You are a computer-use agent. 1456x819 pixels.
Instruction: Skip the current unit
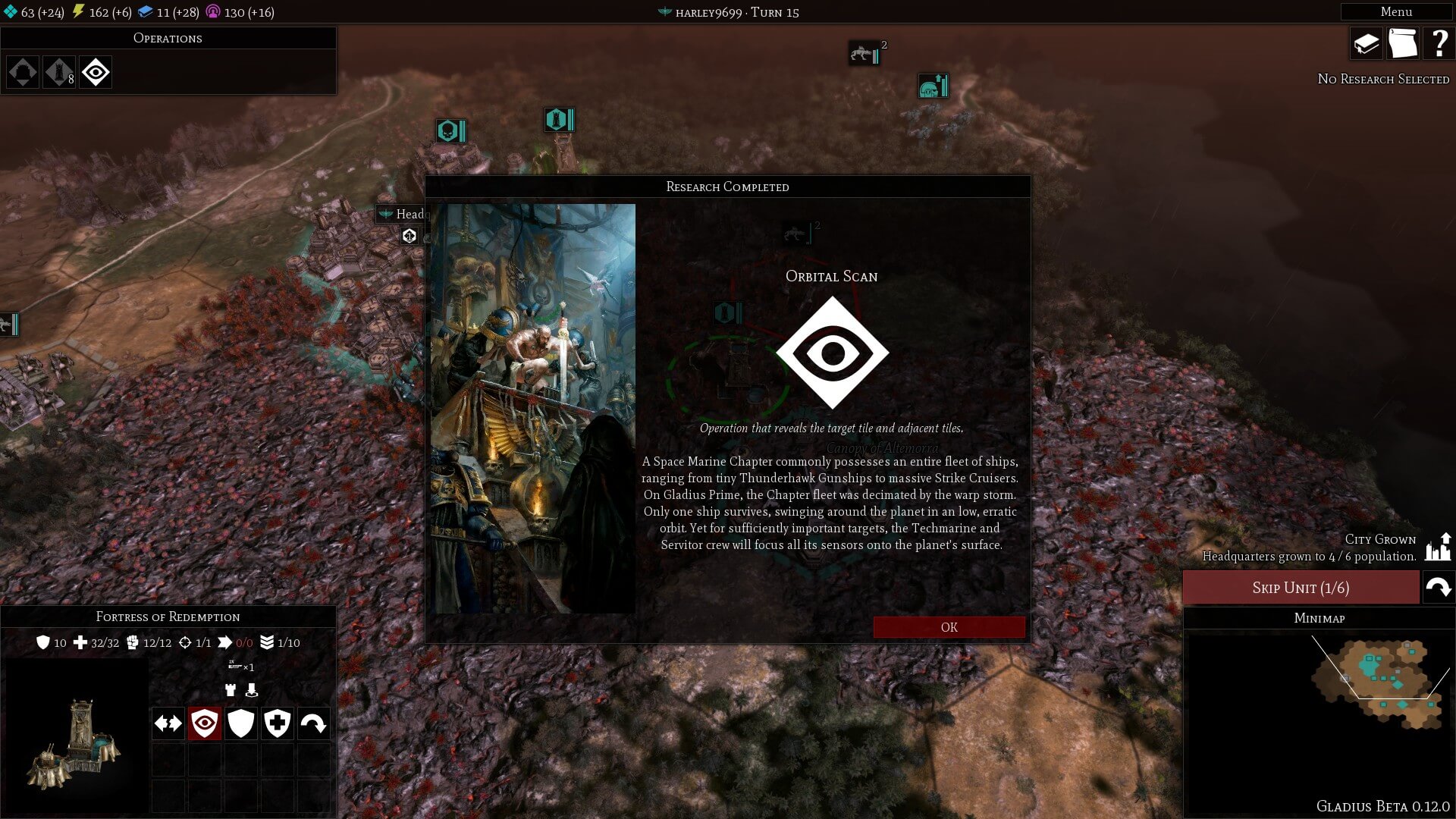(x=1301, y=588)
